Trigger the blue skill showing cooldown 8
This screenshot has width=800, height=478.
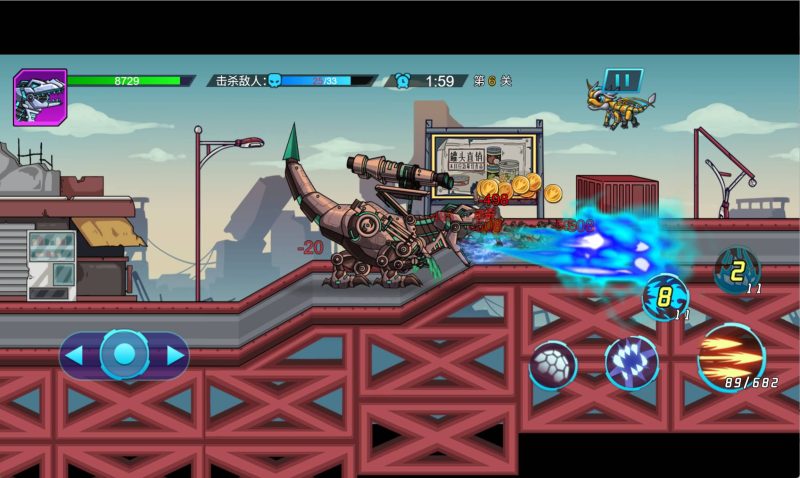665,297
